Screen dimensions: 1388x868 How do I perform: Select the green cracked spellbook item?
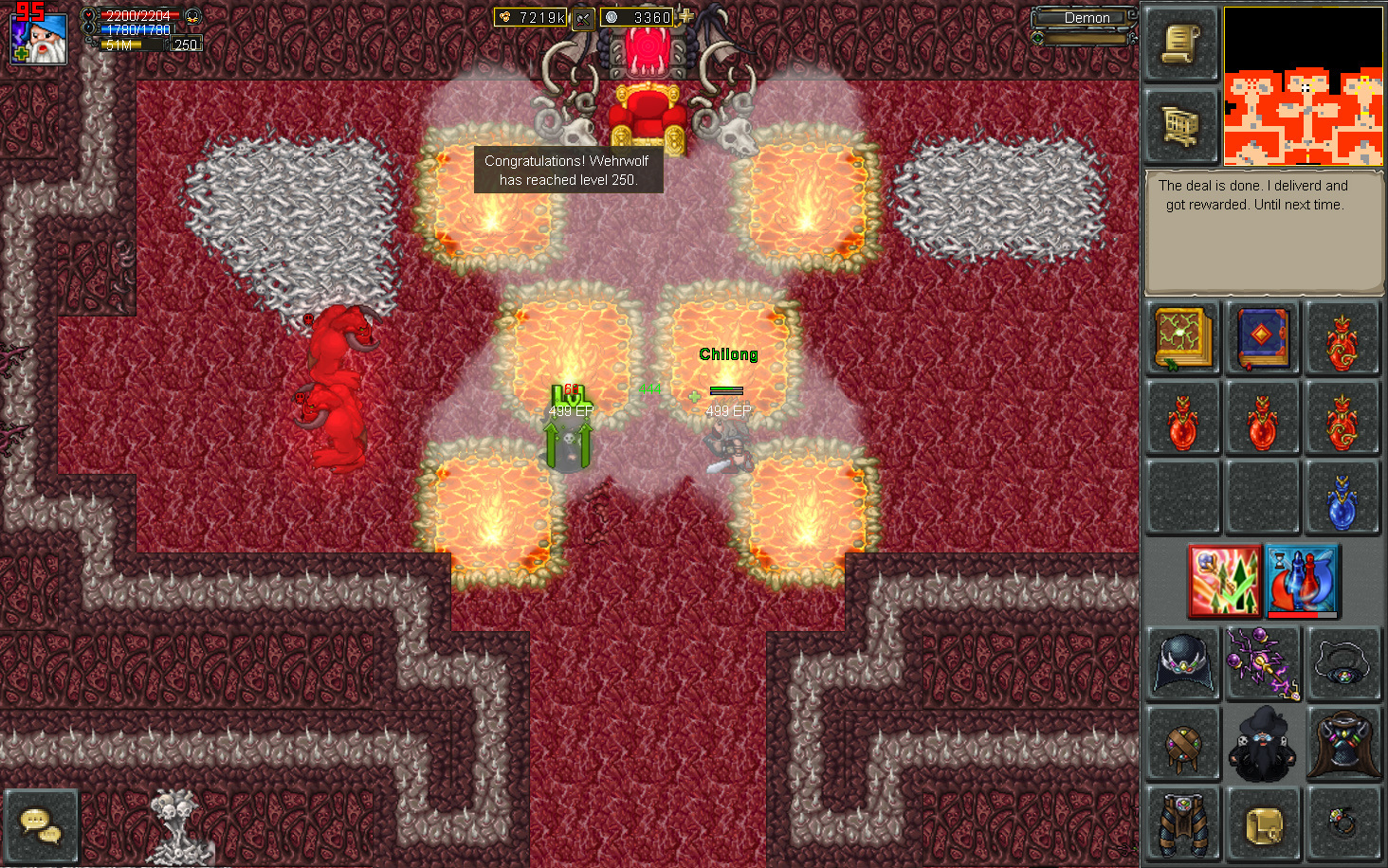tap(1182, 337)
